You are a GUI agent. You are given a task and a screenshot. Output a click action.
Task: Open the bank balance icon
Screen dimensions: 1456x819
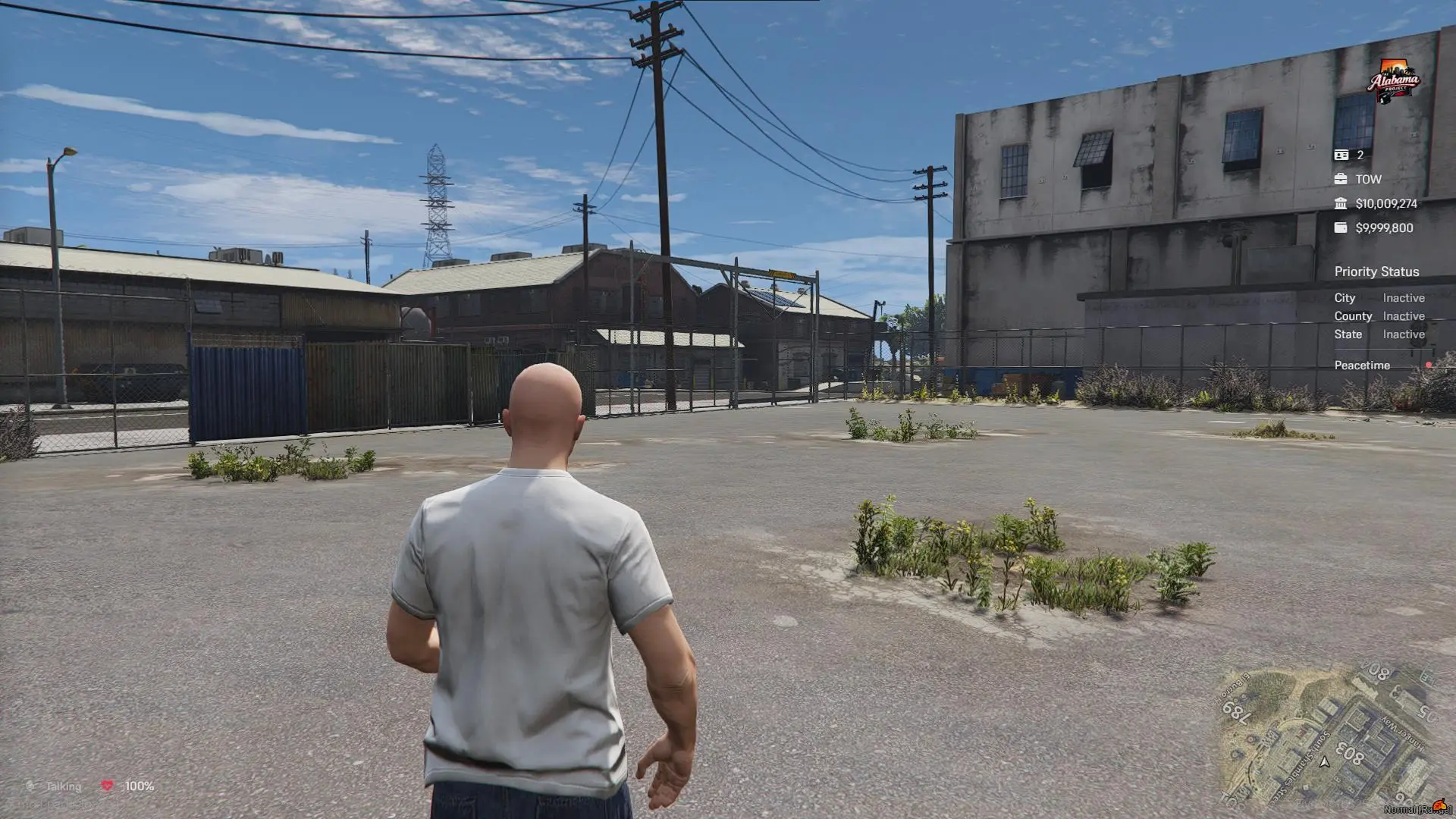[x=1341, y=203]
